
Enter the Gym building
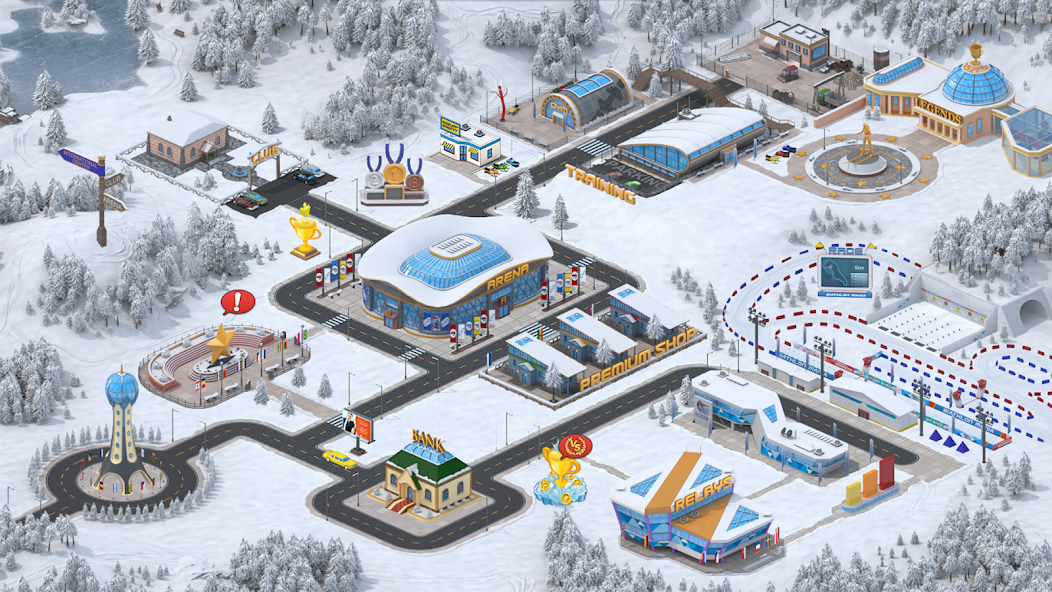coord(586,98)
